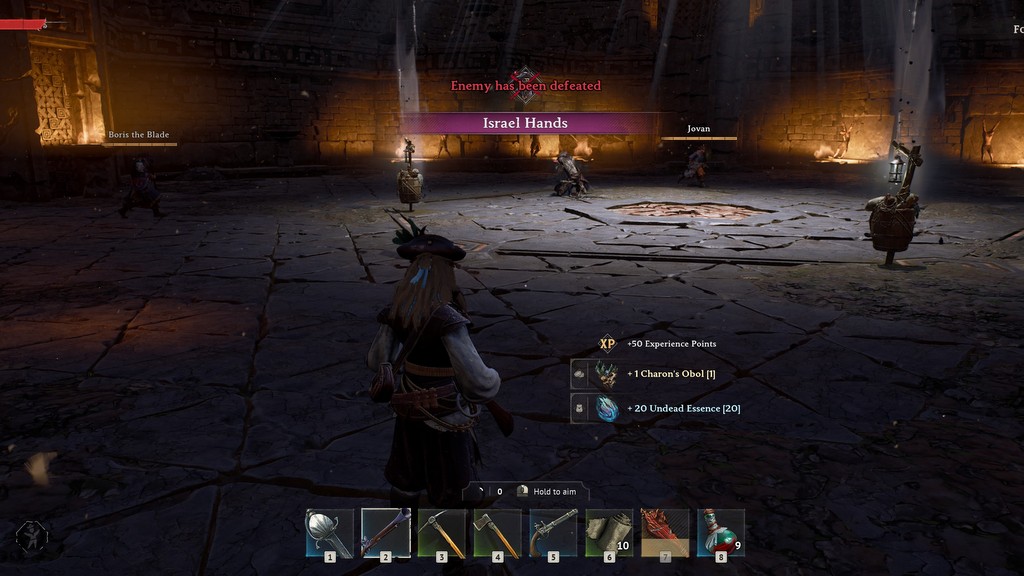Use the bandages stack of 10

609,533
